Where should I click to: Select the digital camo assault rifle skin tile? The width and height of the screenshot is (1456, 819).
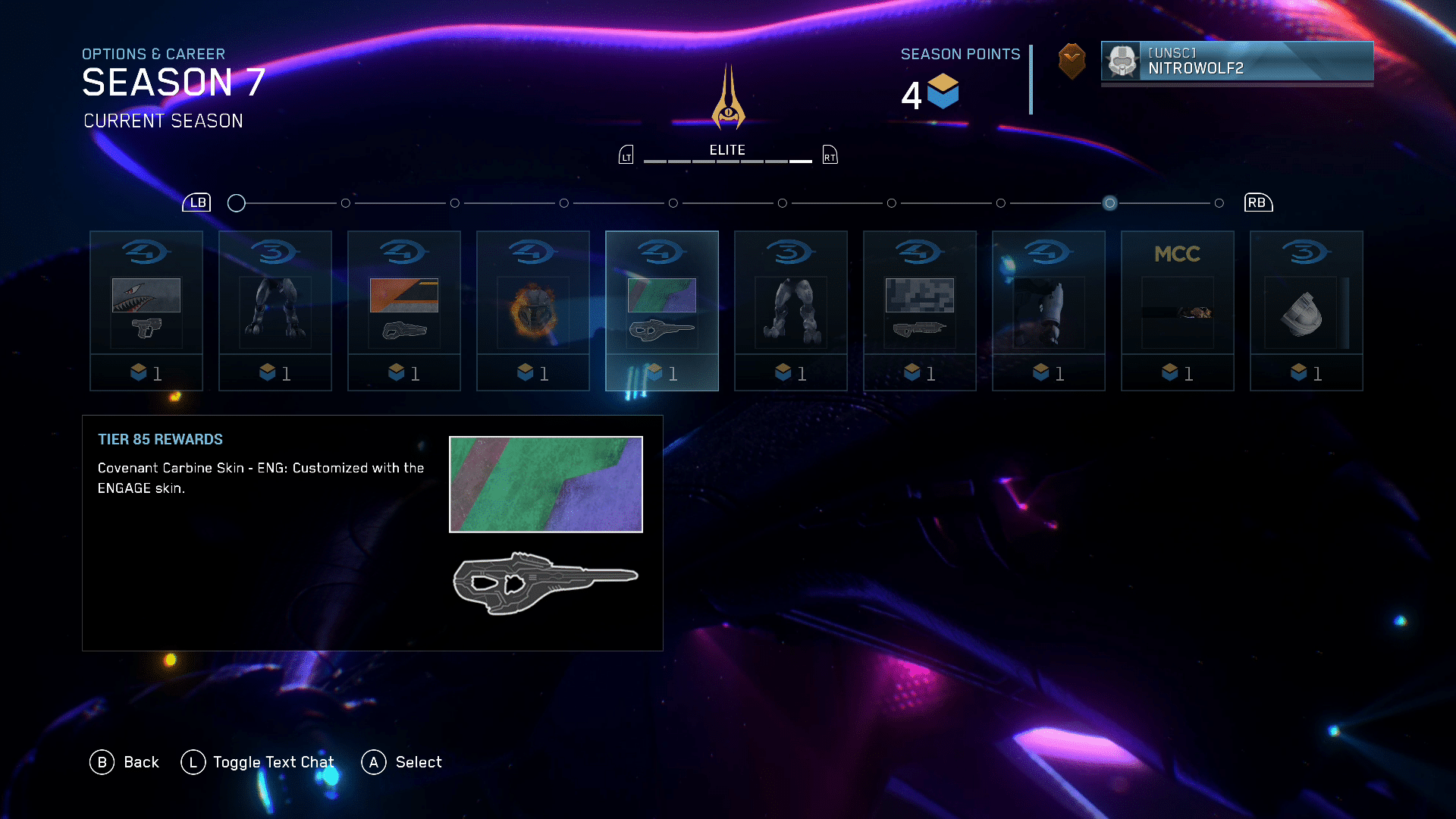tap(920, 311)
